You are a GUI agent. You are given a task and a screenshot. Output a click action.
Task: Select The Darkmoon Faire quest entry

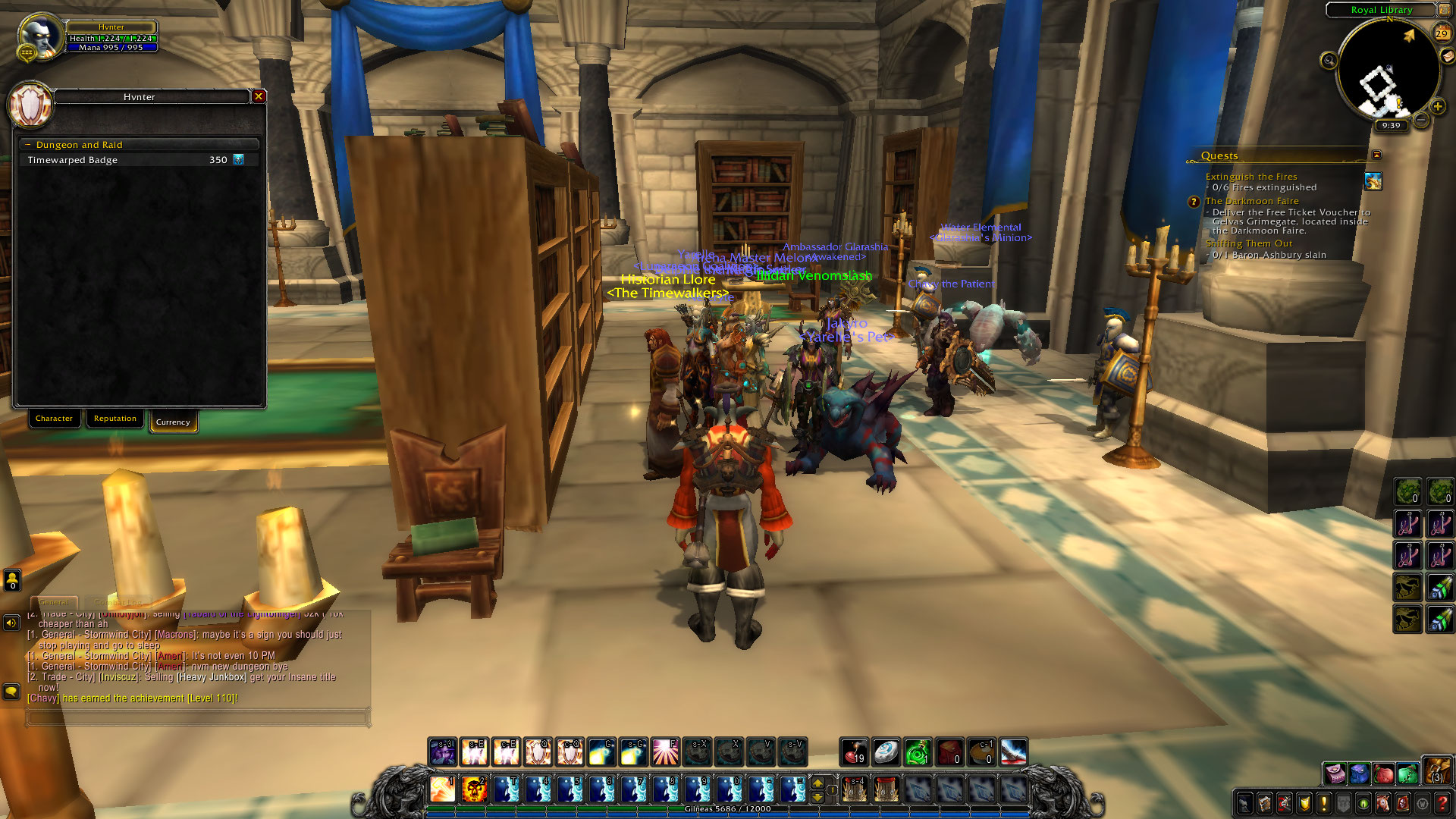[x=1252, y=201]
